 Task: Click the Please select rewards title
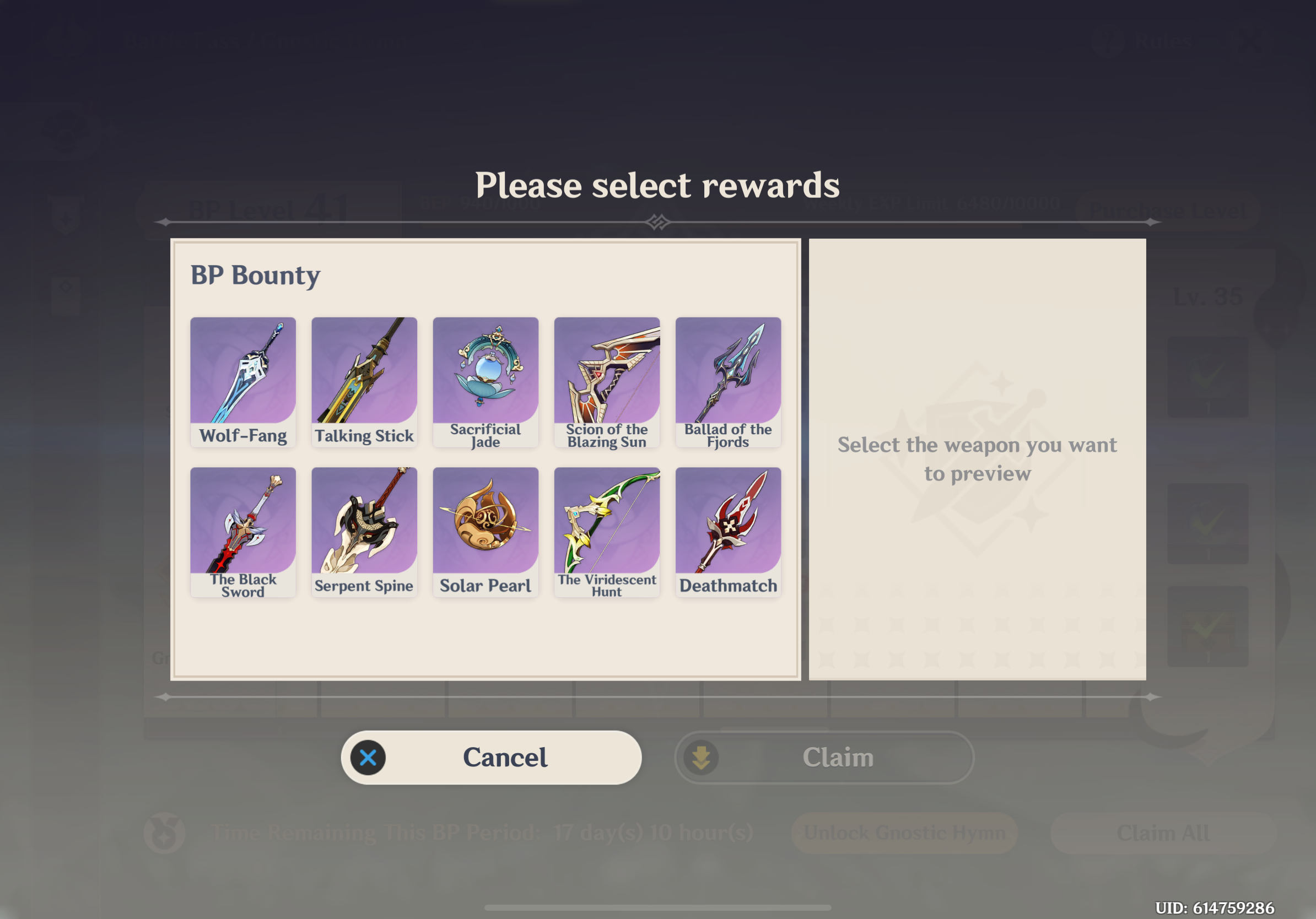tap(658, 185)
